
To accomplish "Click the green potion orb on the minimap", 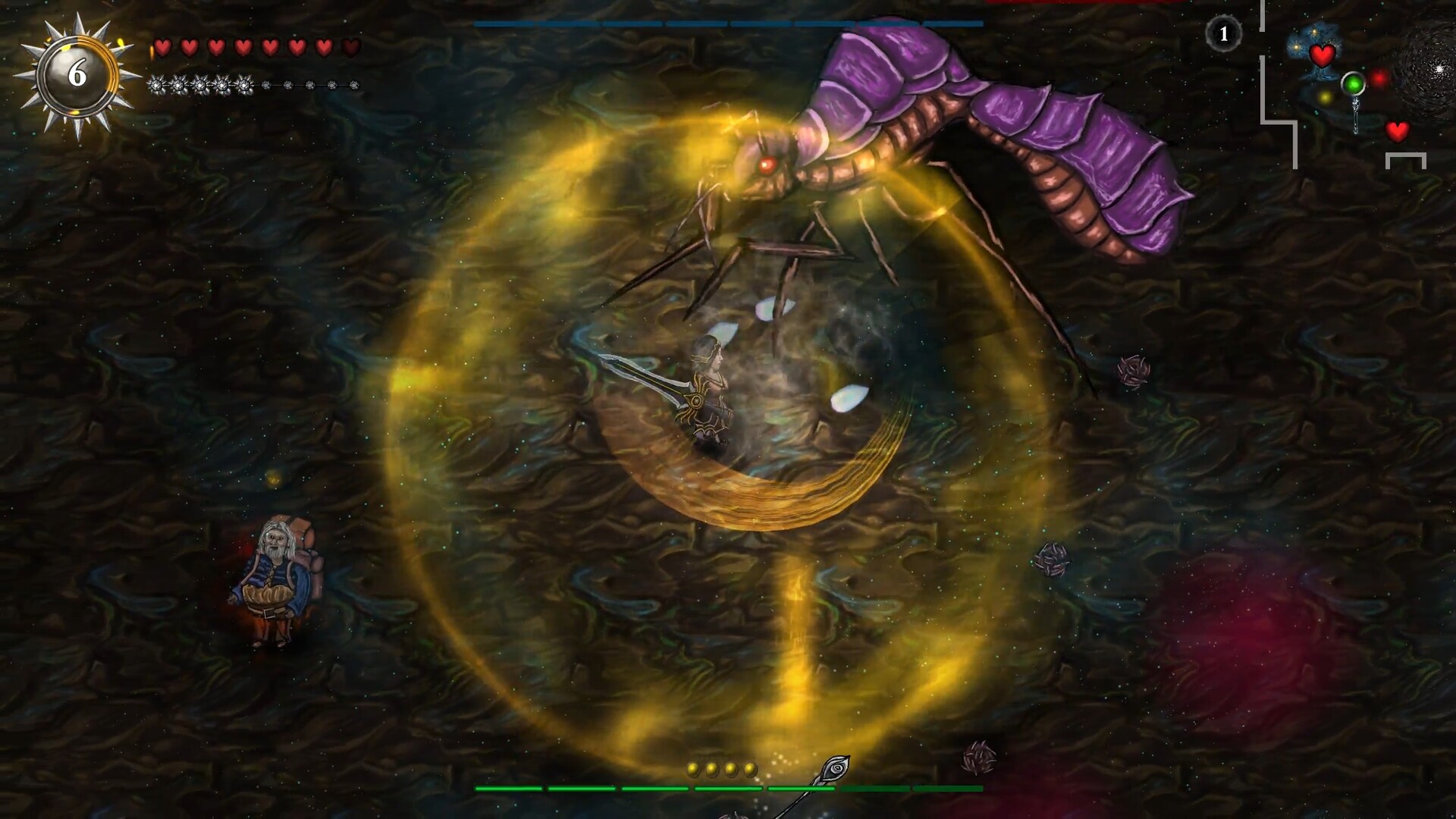I will [x=1354, y=84].
